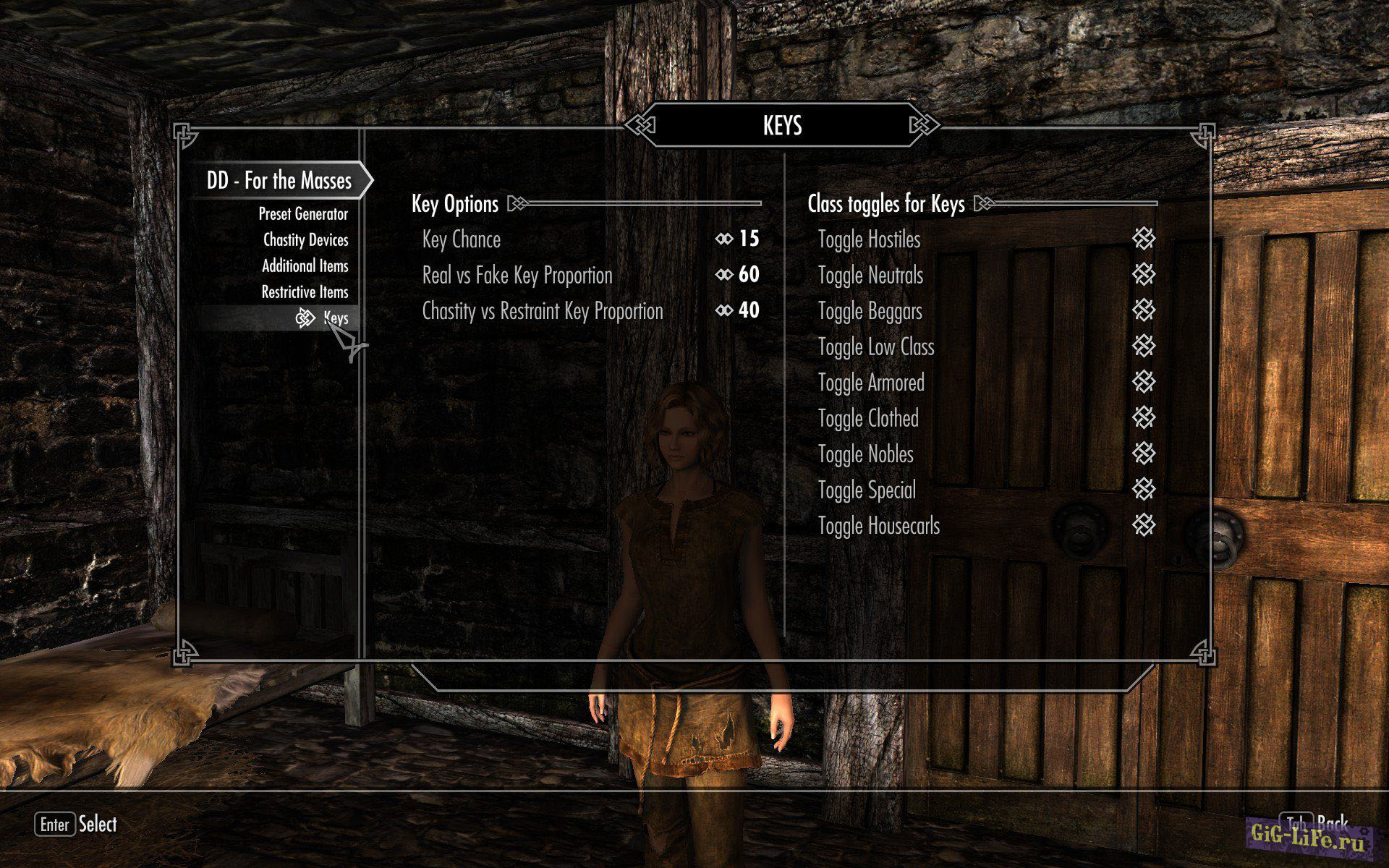Go to the Restrictive Items page

click(305, 292)
